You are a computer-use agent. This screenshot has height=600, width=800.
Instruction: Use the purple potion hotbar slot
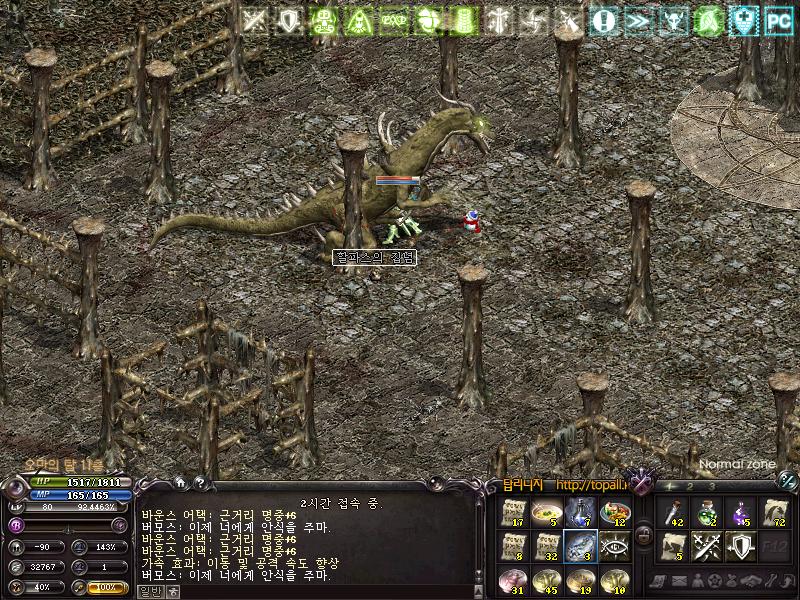pos(742,512)
